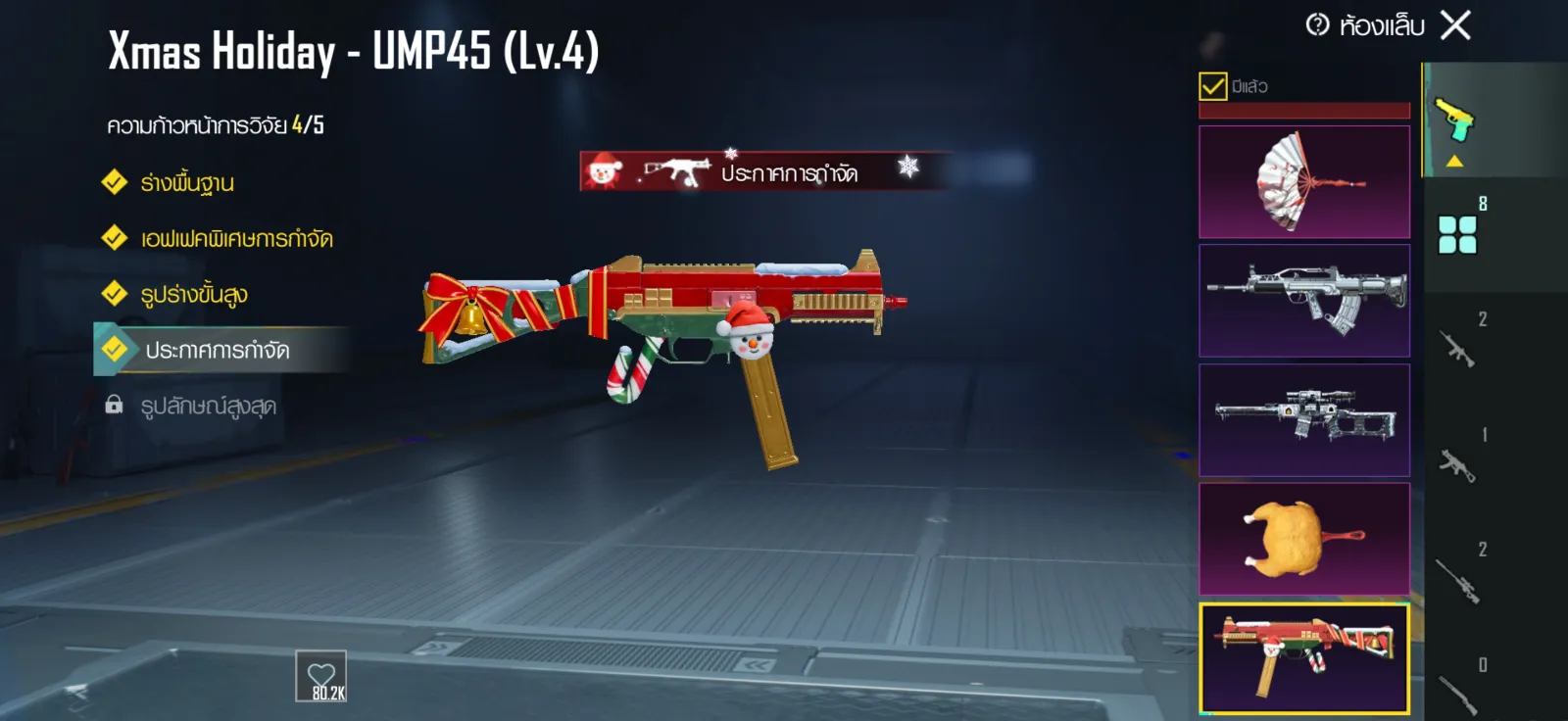Select the folding fan melee skin thumbnail
The width and height of the screenshot is (1568, 721).
pos(1303,182)
